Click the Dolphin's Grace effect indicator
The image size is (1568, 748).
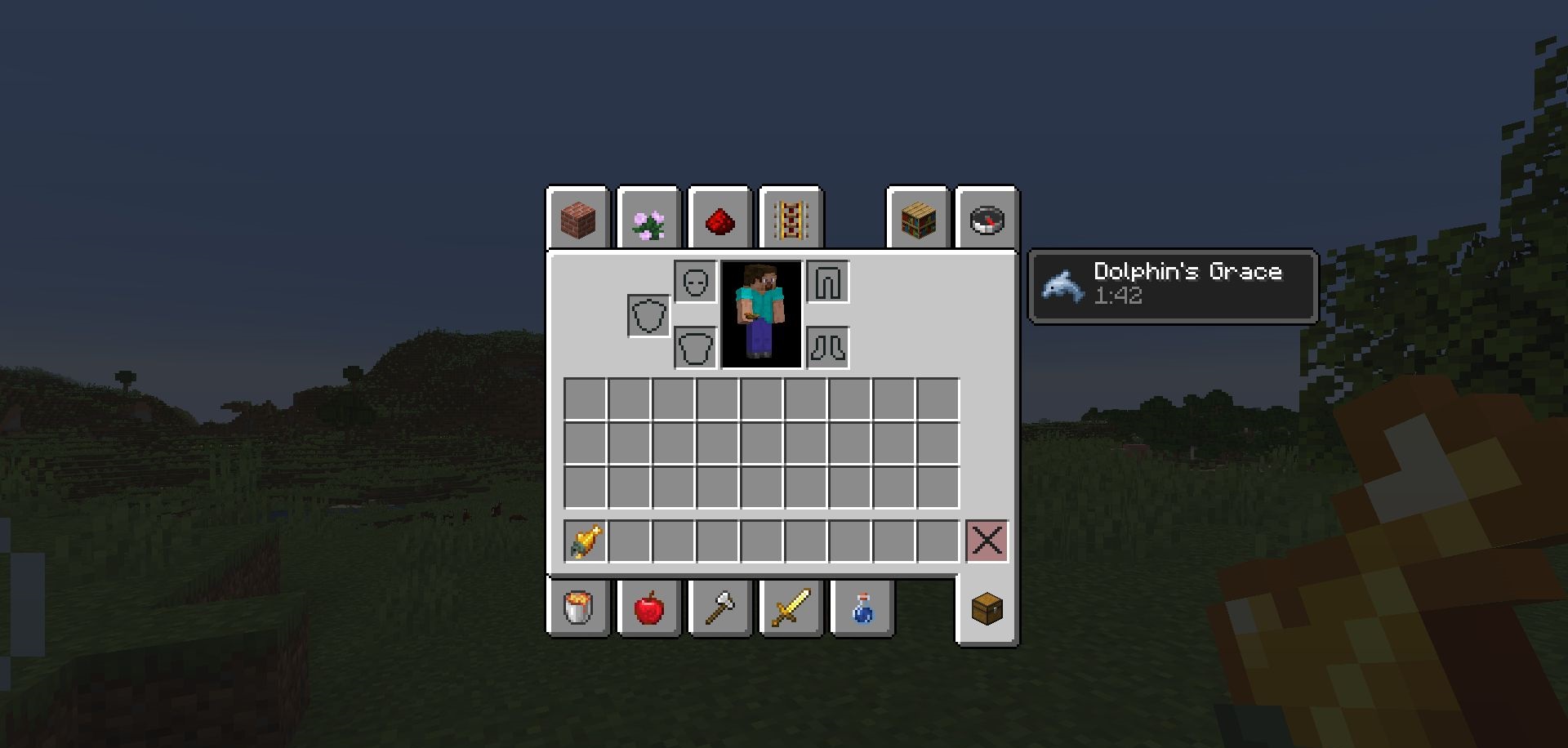click(1172, 286)
